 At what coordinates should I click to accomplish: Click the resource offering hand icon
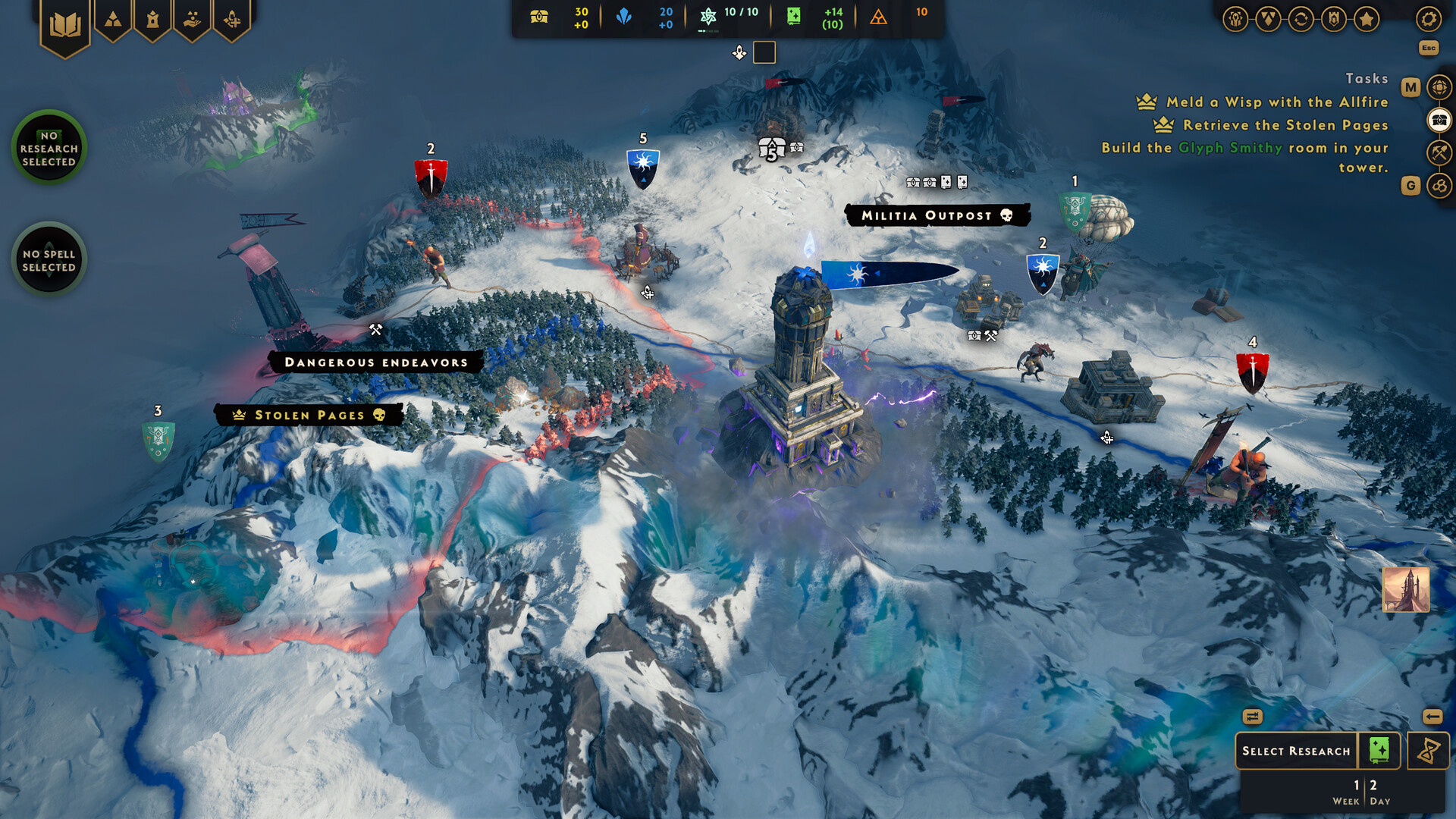193,18
